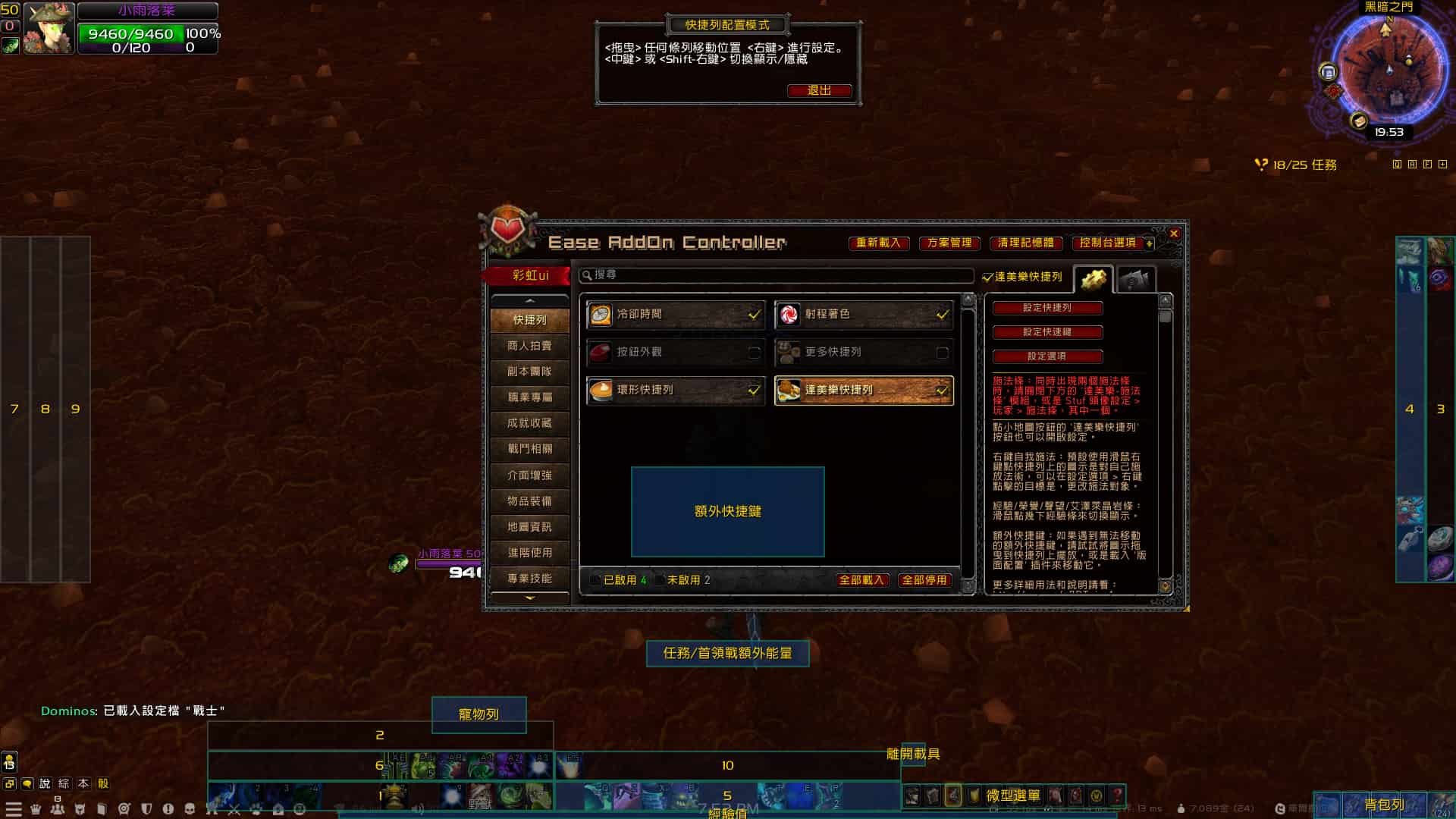
Task: Click the 全部載入 load all button
Action: (x=861, y=580)
